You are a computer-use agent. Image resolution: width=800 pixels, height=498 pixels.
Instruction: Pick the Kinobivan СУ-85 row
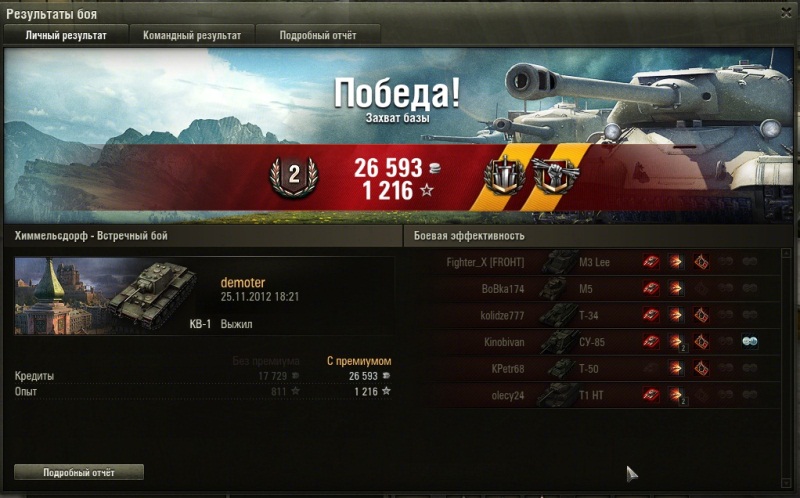pos(600,342)
